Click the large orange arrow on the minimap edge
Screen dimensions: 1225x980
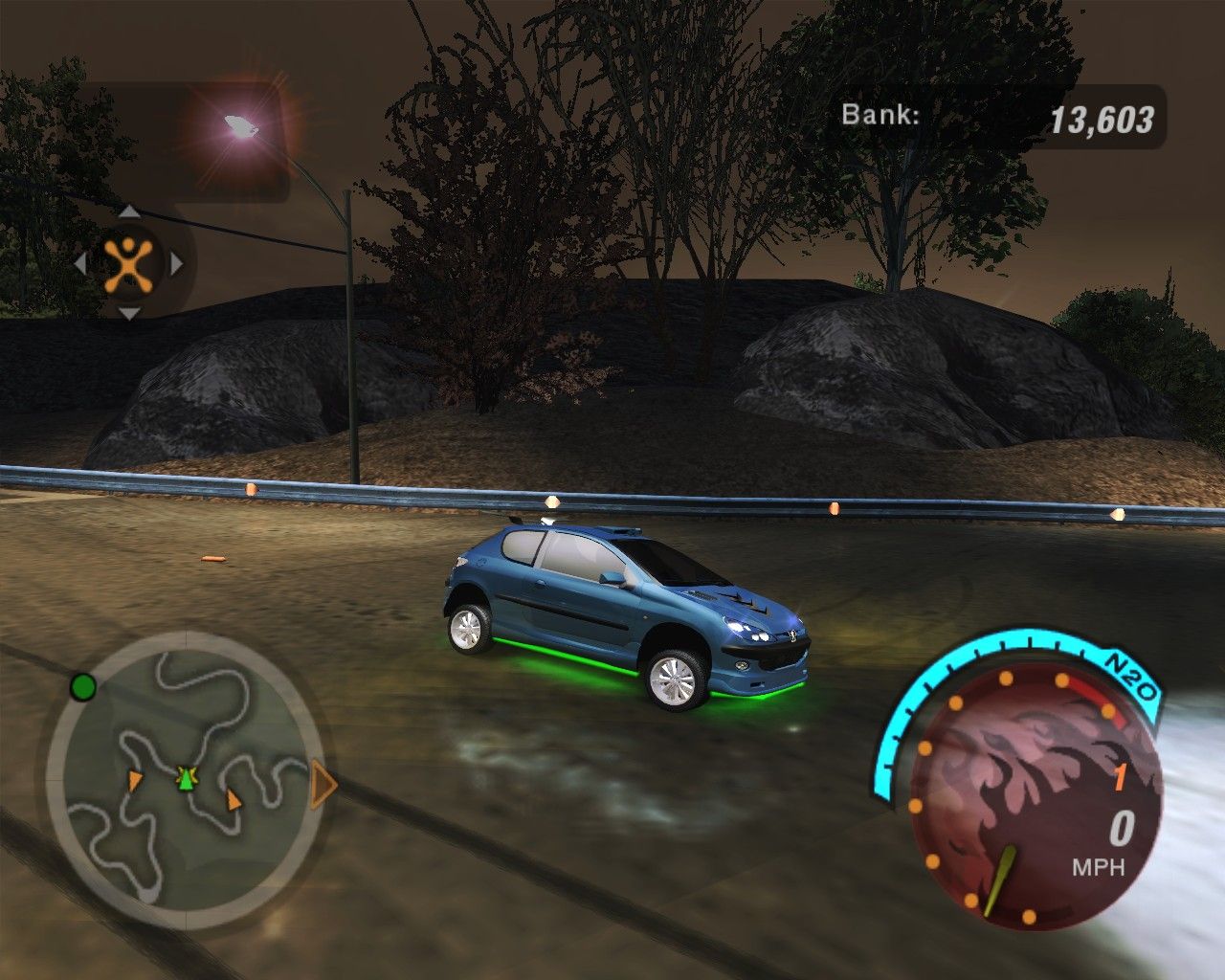[x=324, y=785]
